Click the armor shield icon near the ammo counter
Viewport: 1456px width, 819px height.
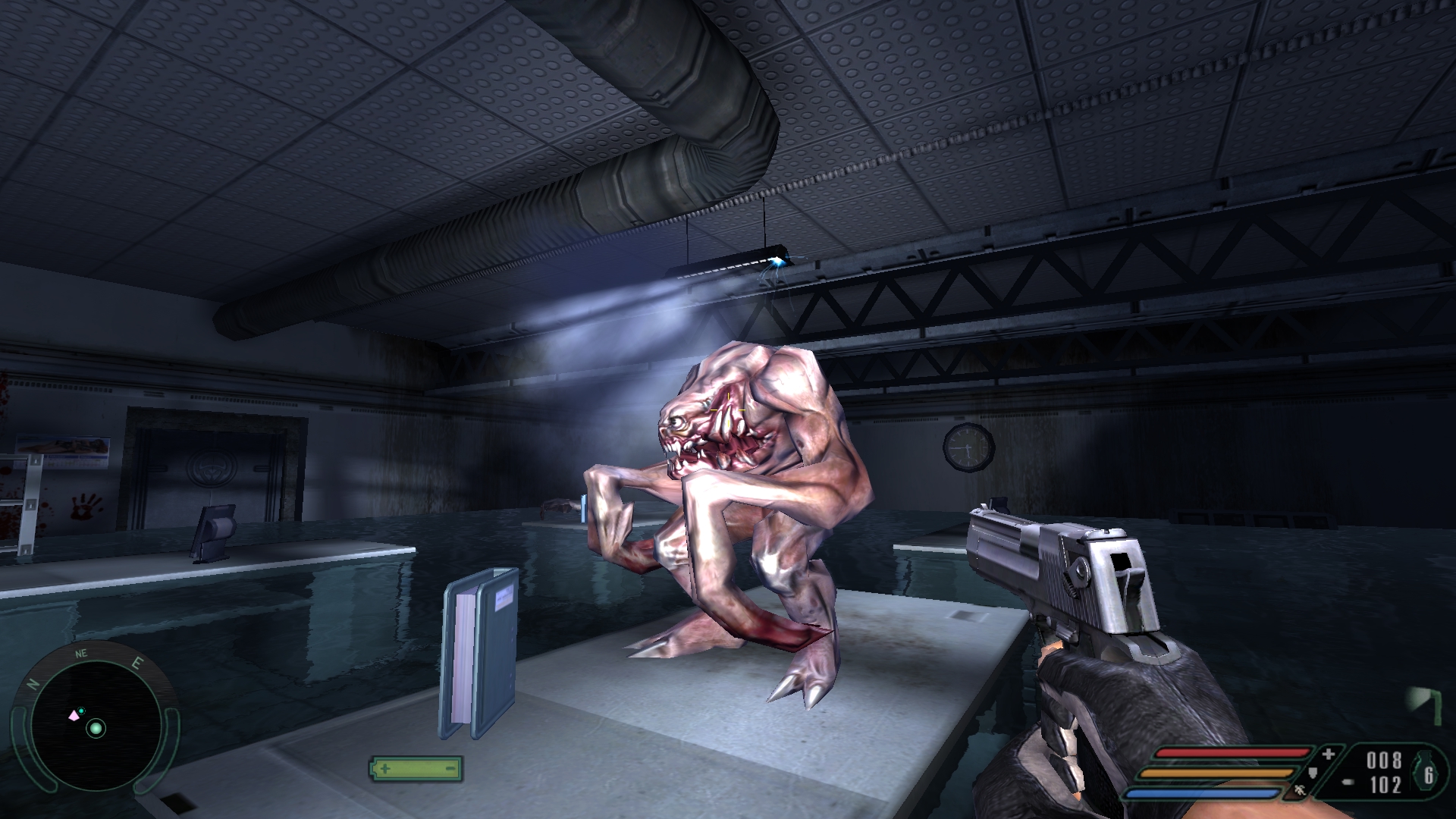point(1313,774)
